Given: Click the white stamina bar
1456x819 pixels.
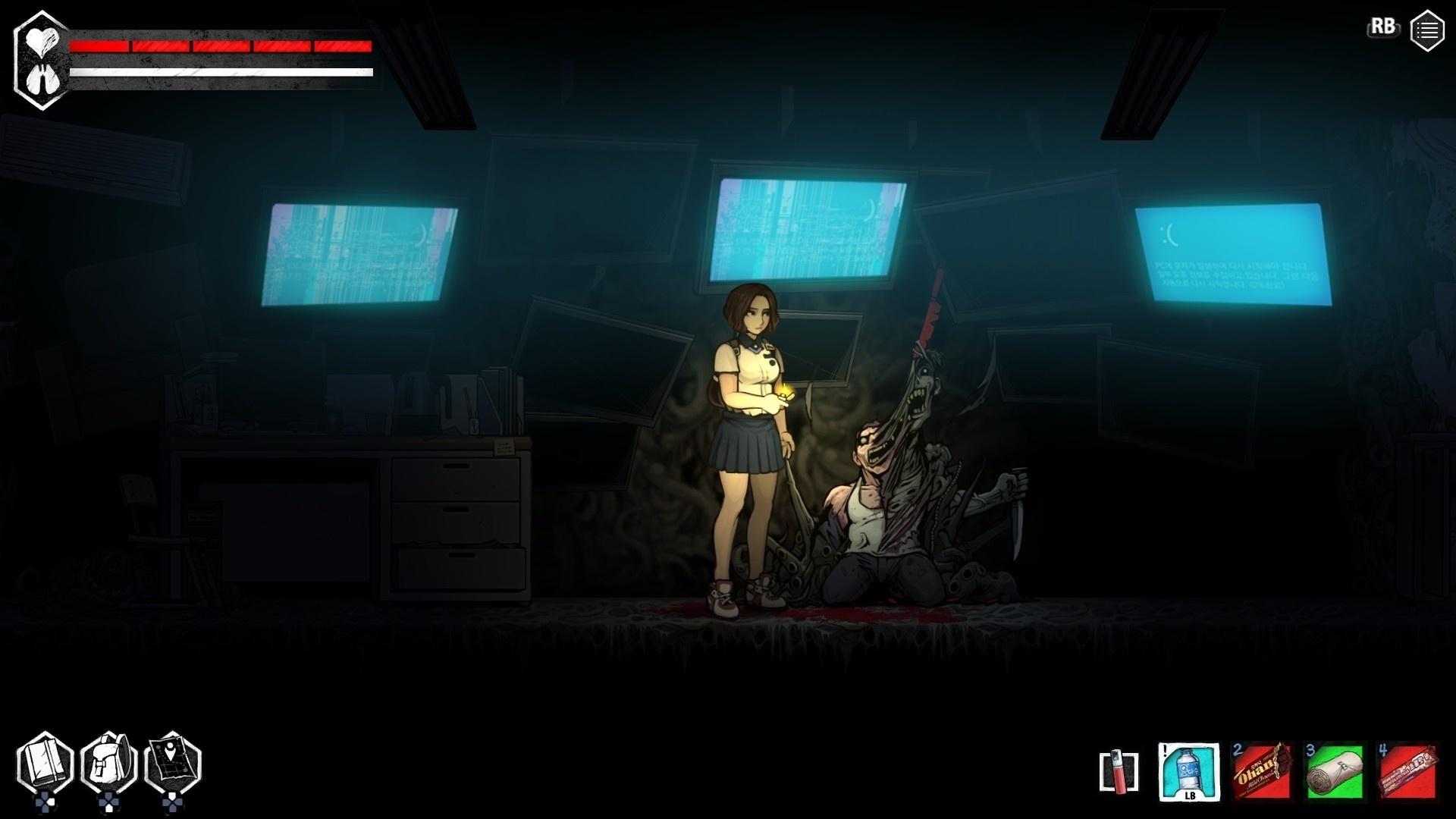Looking at the screenshot, I should tap(220, 74).
